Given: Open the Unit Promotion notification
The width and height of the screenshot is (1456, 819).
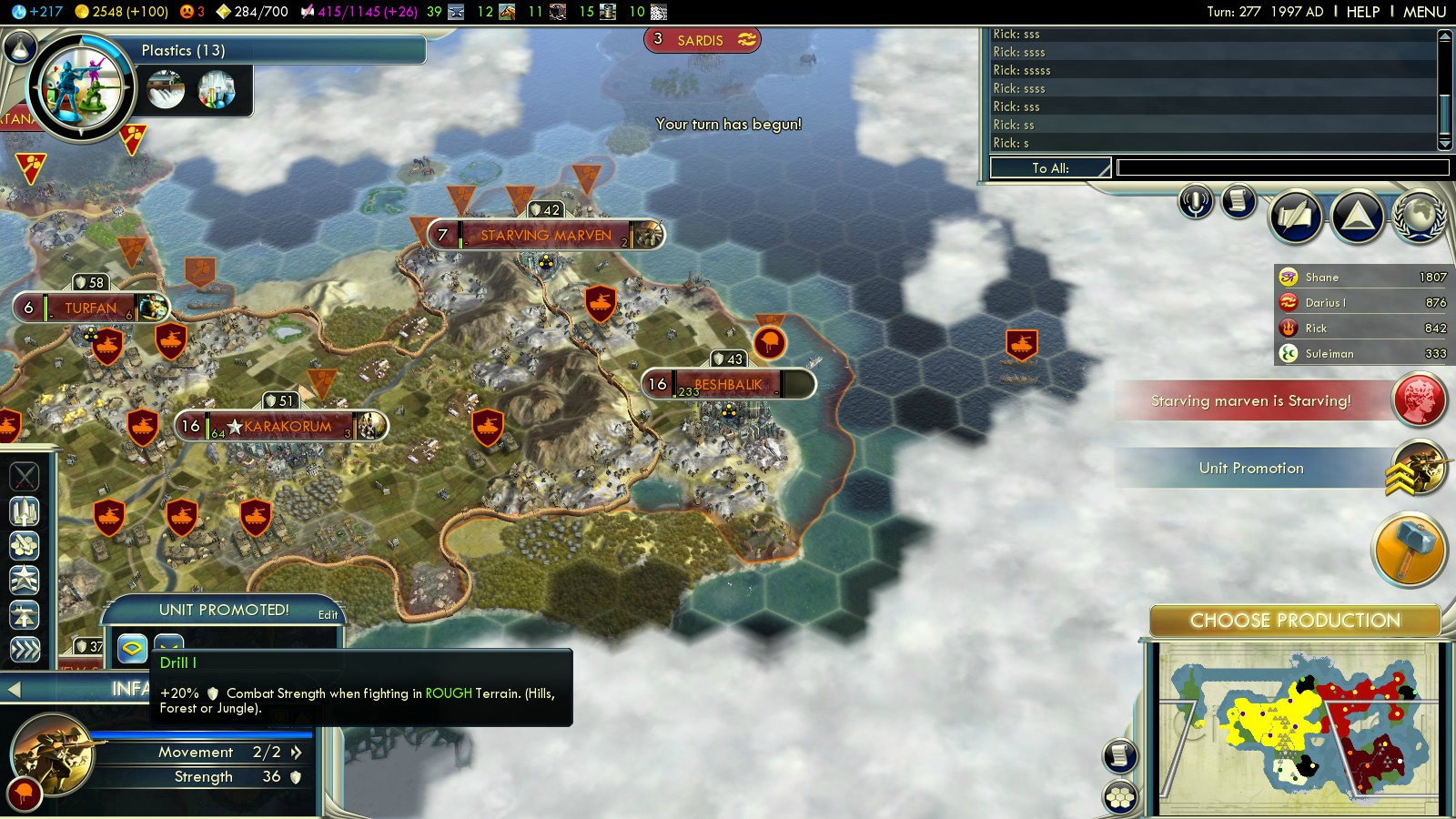Looking at the screenshot, I should coord(1251,468).
